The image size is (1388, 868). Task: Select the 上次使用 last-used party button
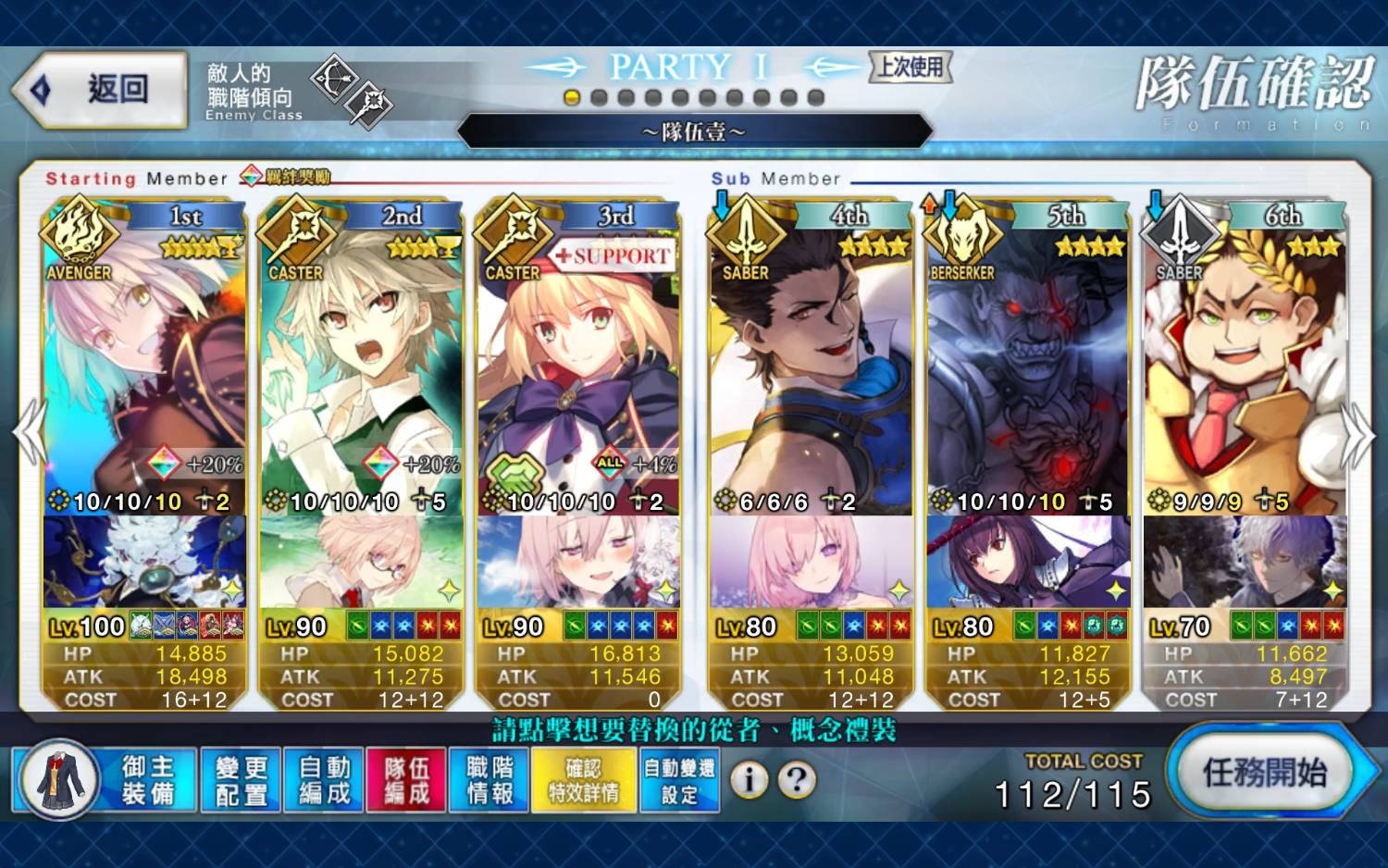pyautogui.click(x=911, y=67)
